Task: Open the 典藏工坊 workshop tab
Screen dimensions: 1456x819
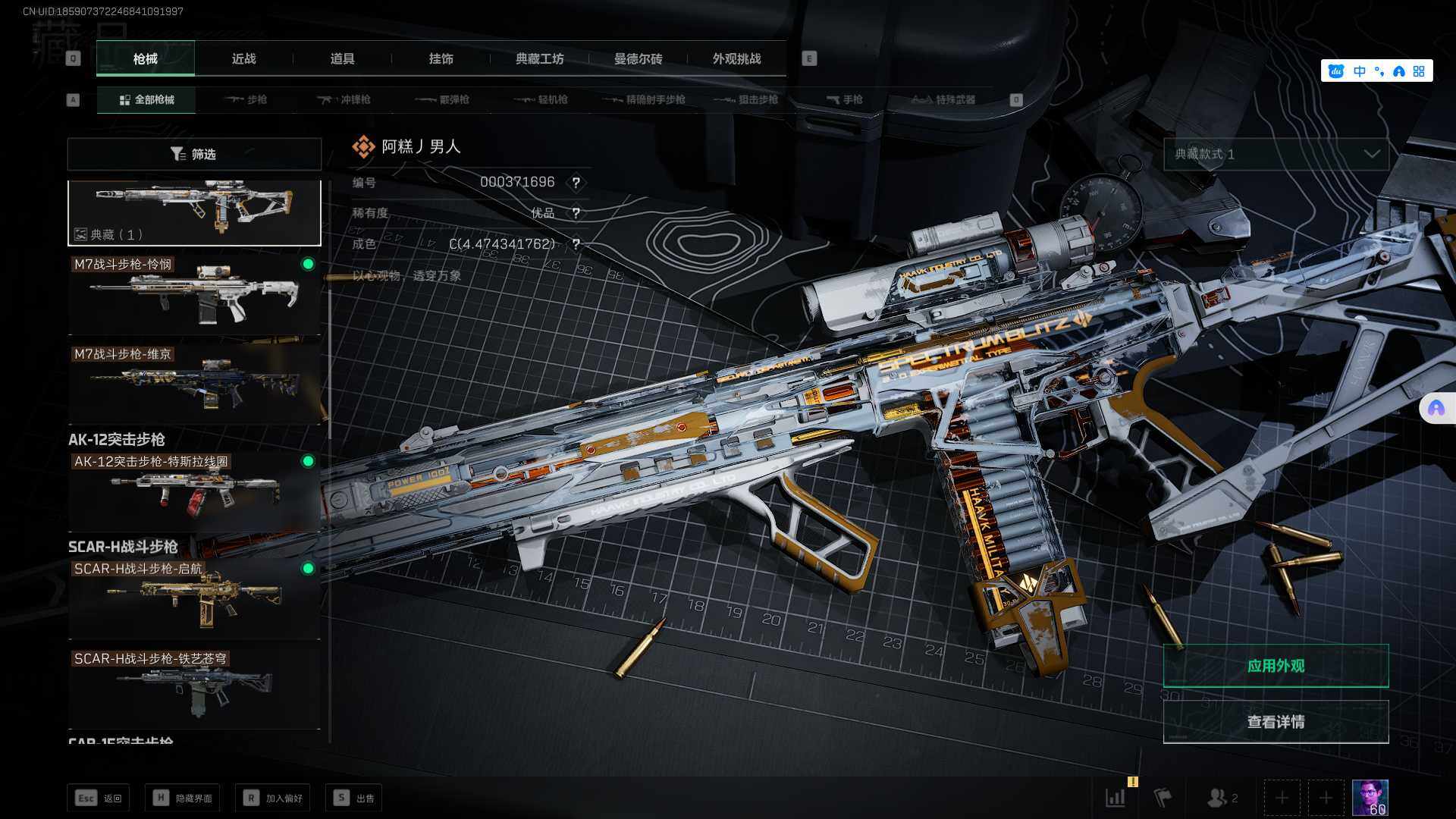Action: click(539, 58)
